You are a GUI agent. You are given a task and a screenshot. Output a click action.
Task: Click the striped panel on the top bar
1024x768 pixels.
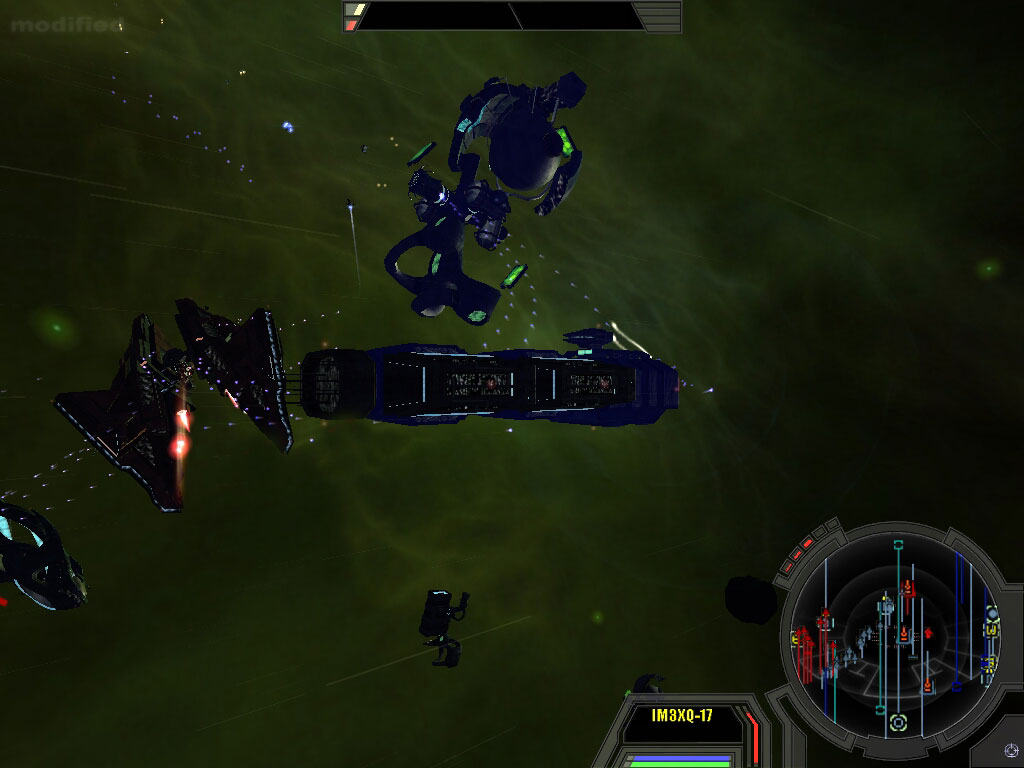[657, 16]
